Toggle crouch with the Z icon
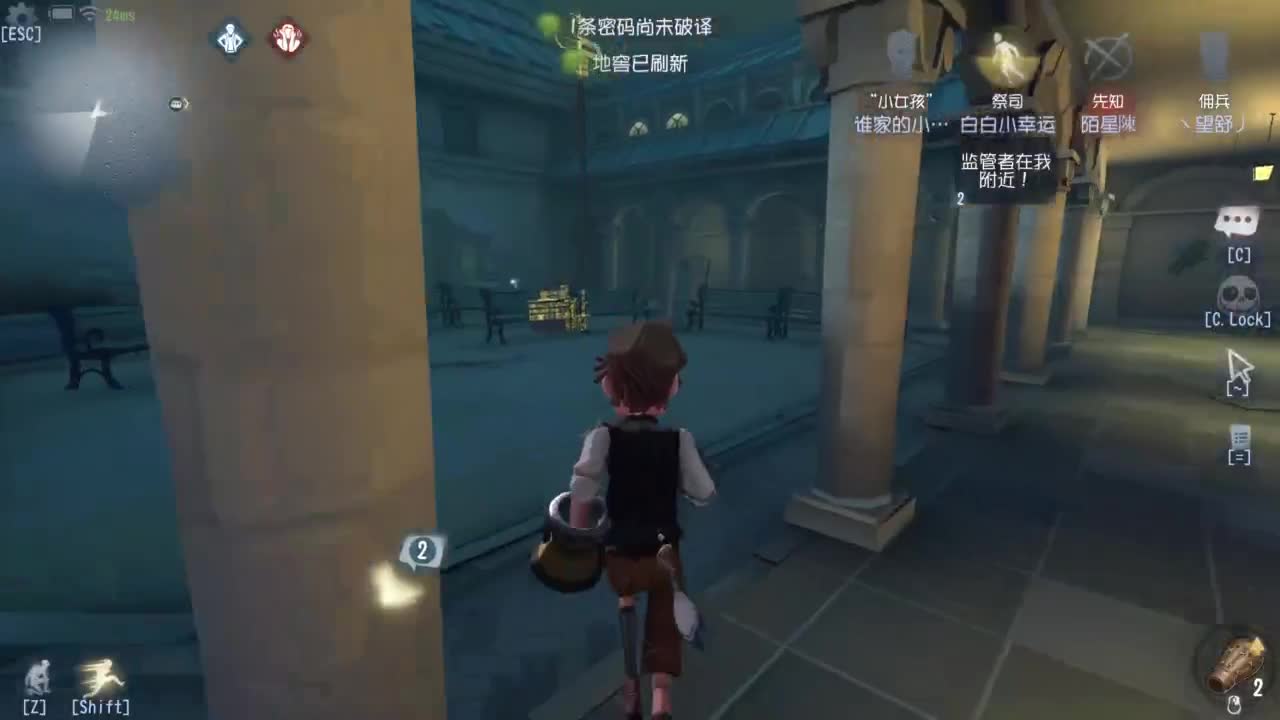Viewport: 1280px width, 720px height. (x=38, y=678)
